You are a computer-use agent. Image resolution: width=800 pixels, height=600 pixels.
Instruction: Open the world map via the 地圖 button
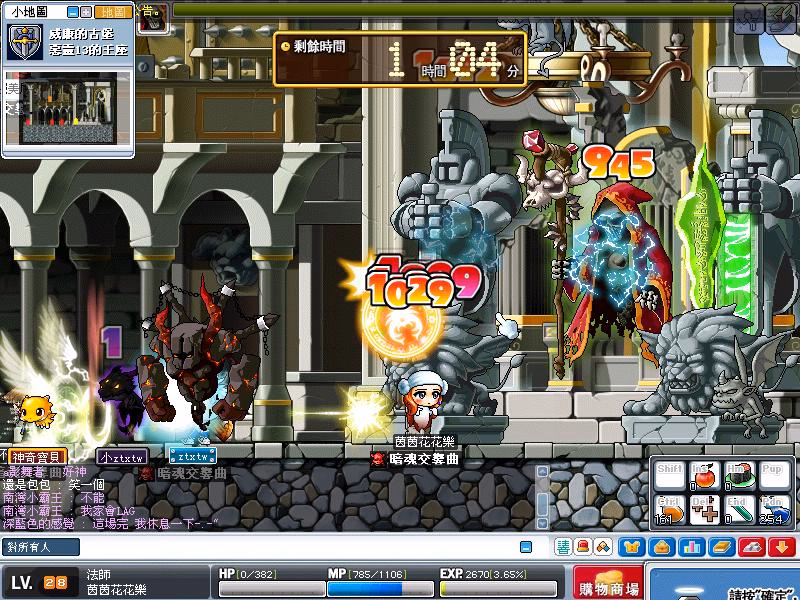[115, 11]
